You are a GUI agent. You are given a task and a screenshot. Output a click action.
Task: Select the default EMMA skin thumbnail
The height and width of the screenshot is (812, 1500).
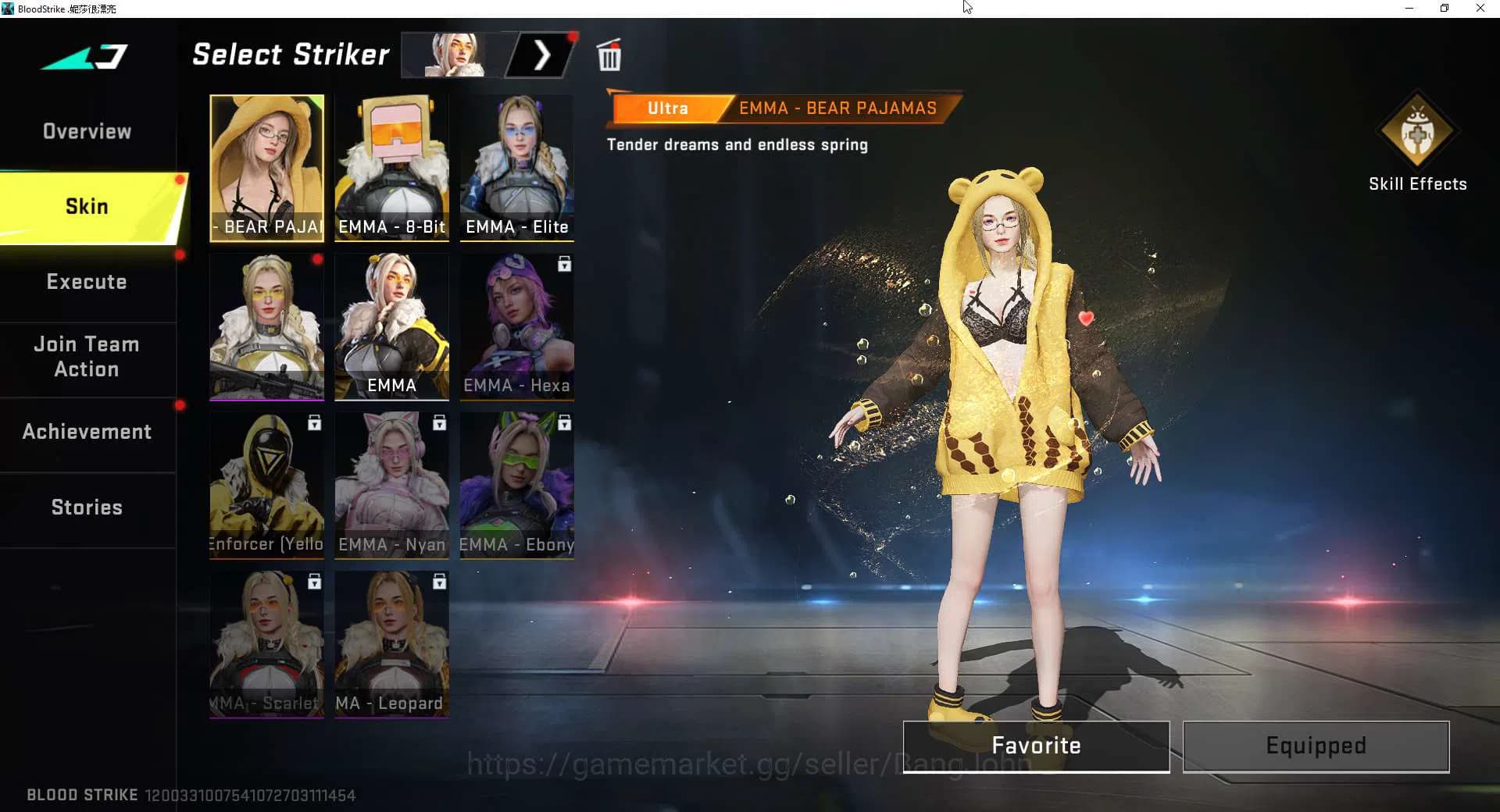pos(391,327)
